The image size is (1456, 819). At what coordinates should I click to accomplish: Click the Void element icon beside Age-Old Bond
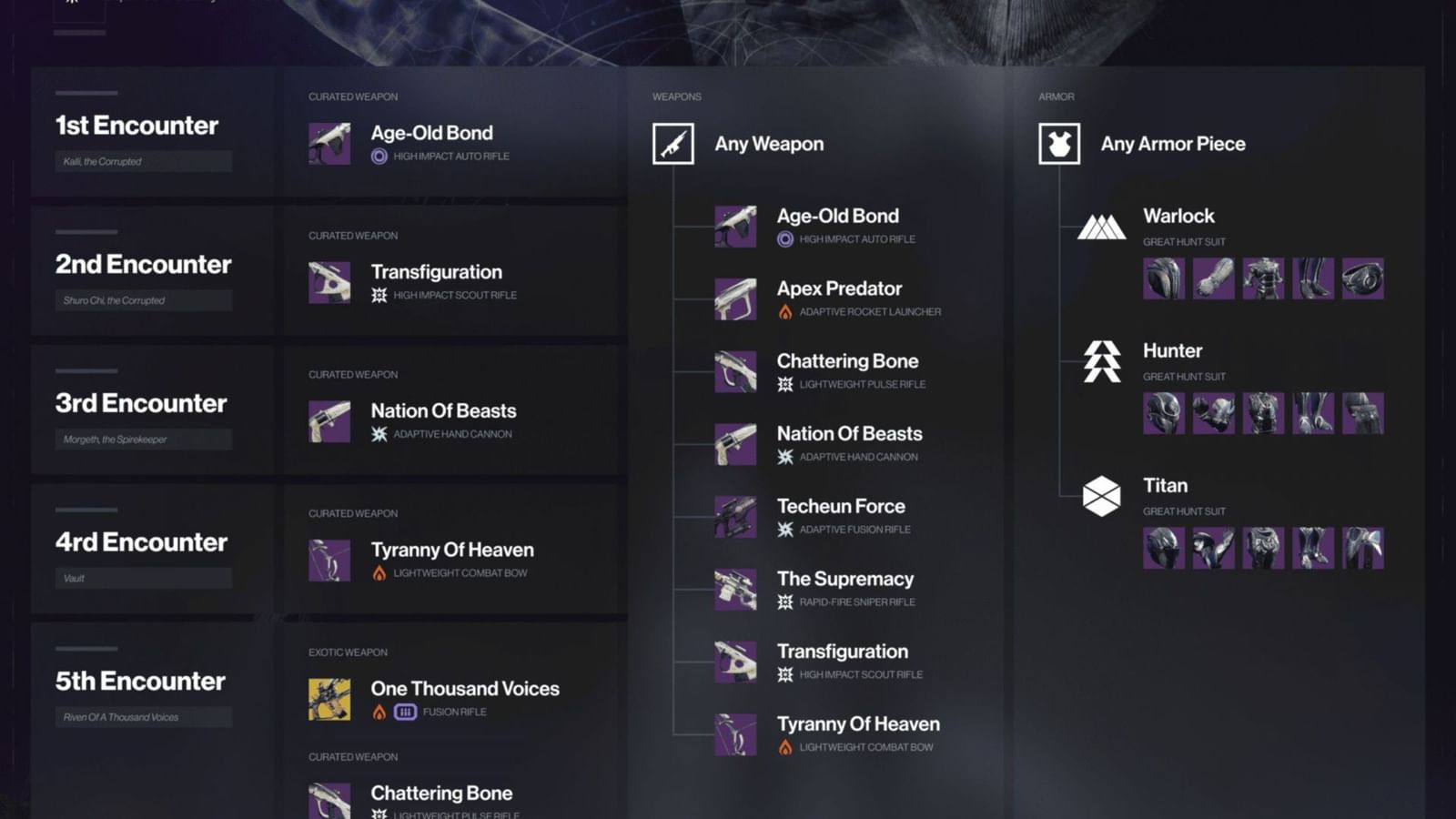point(784,239)
